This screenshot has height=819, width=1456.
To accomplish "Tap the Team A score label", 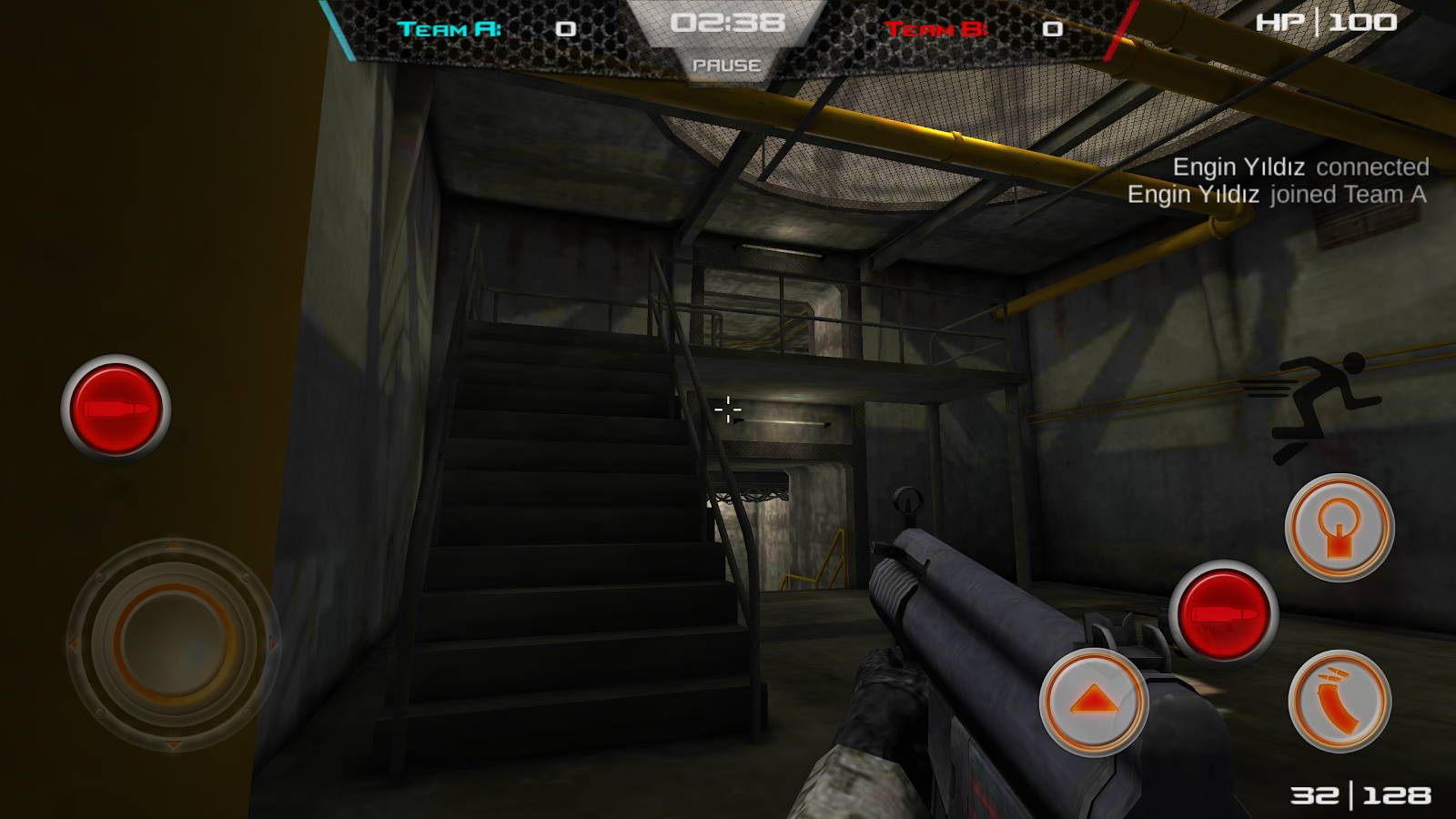I will tap(451, 25).
